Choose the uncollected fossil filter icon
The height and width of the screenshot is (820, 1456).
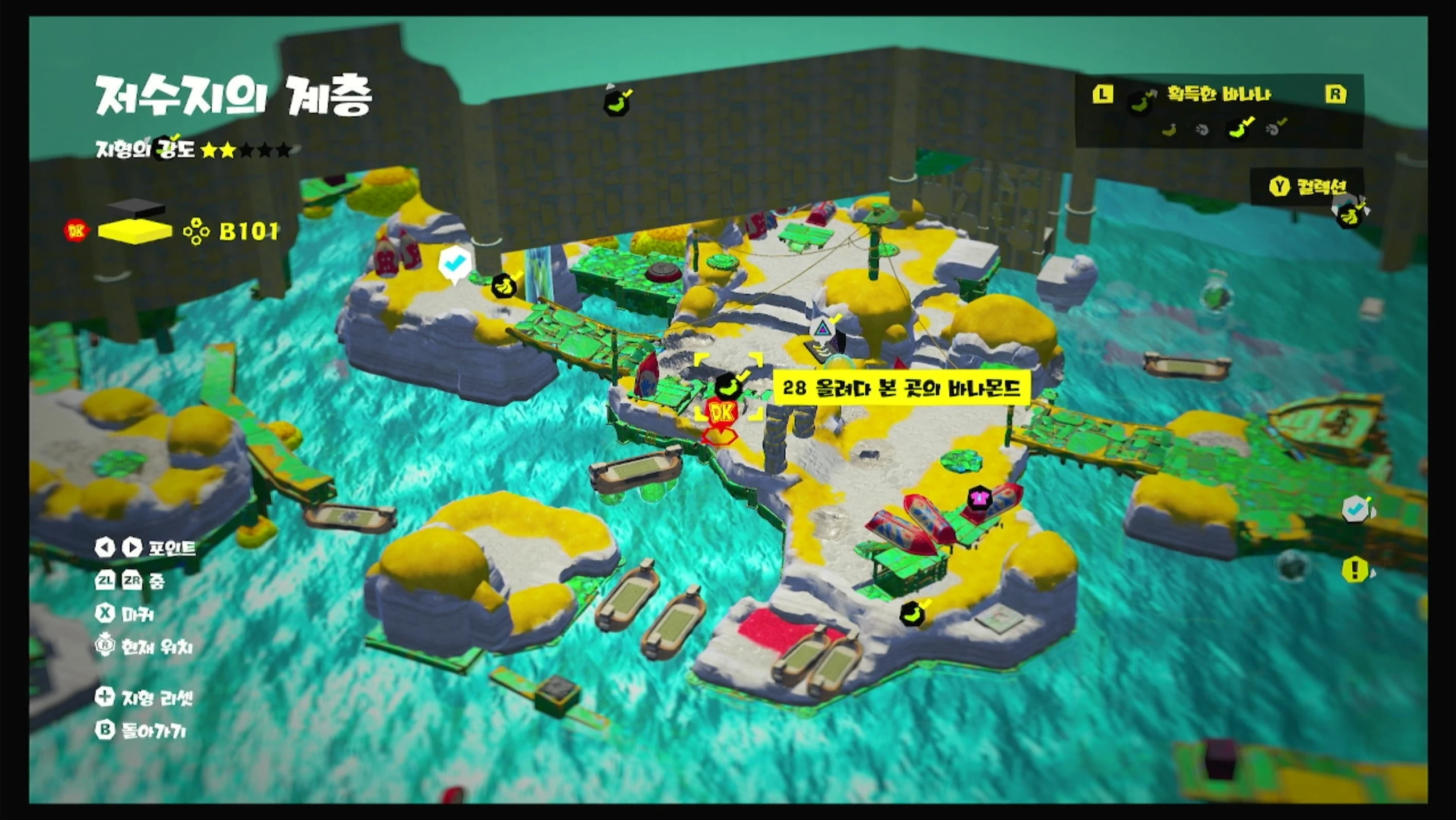pos(1202,130)
